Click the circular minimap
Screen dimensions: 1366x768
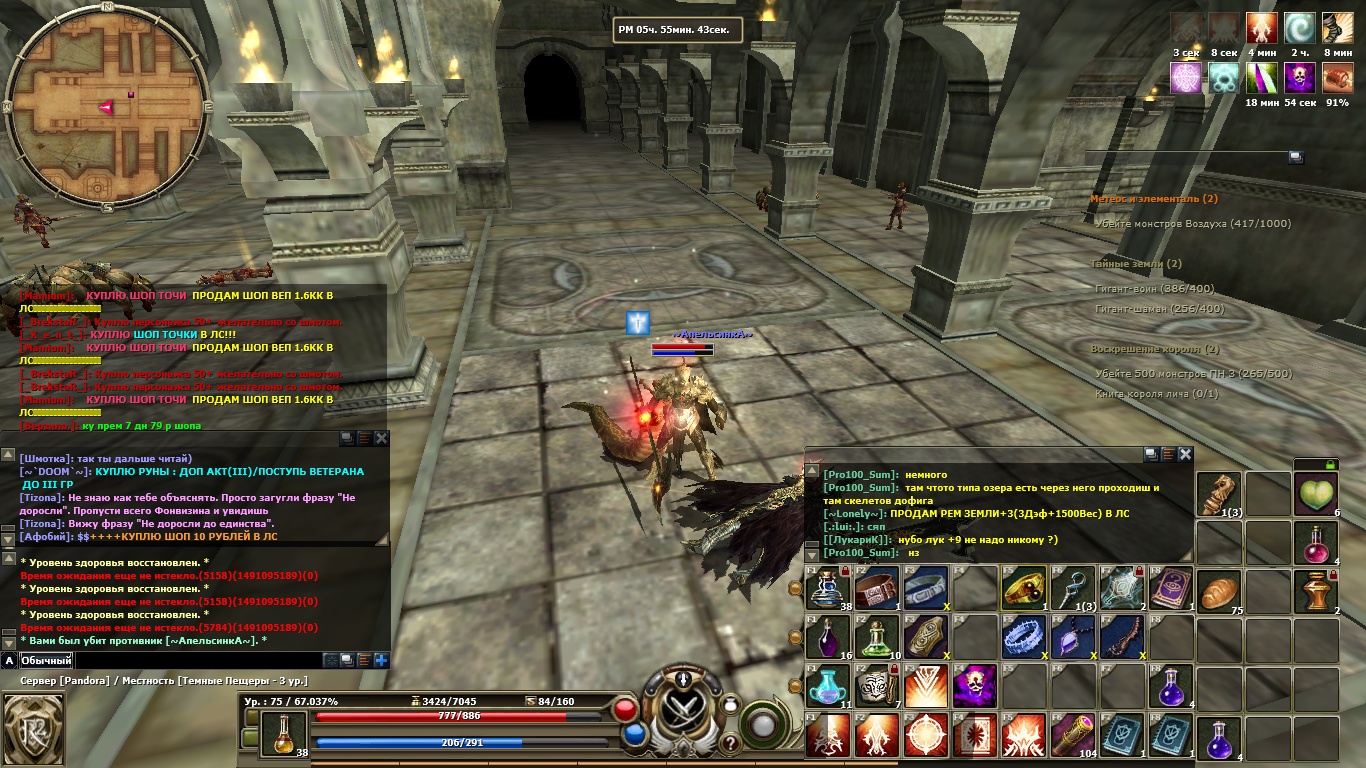click(x=106, y=107)
